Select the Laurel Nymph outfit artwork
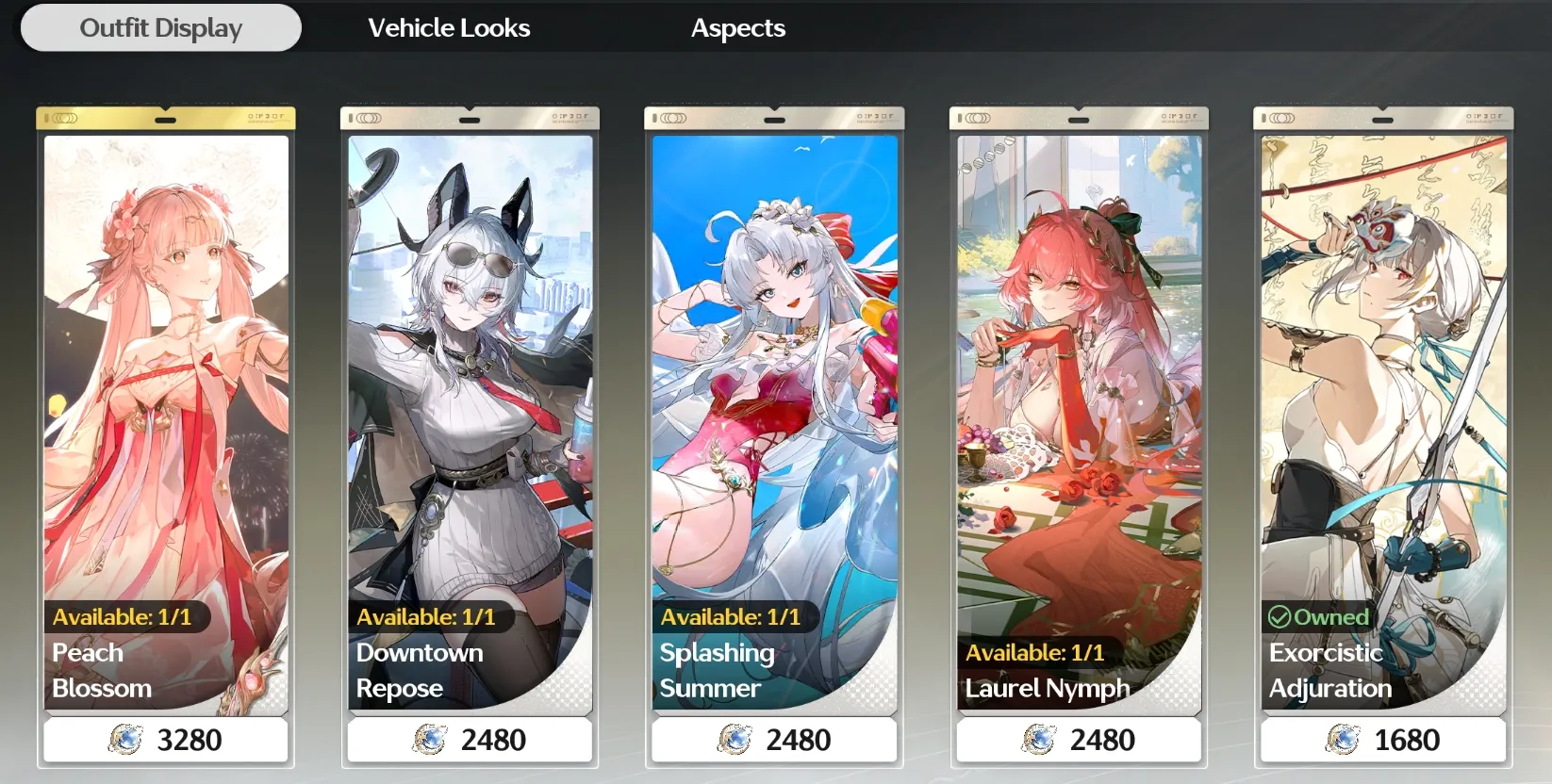This screenshot has height=784, width=1552. pyautogui.click(x=1078, y=377)
